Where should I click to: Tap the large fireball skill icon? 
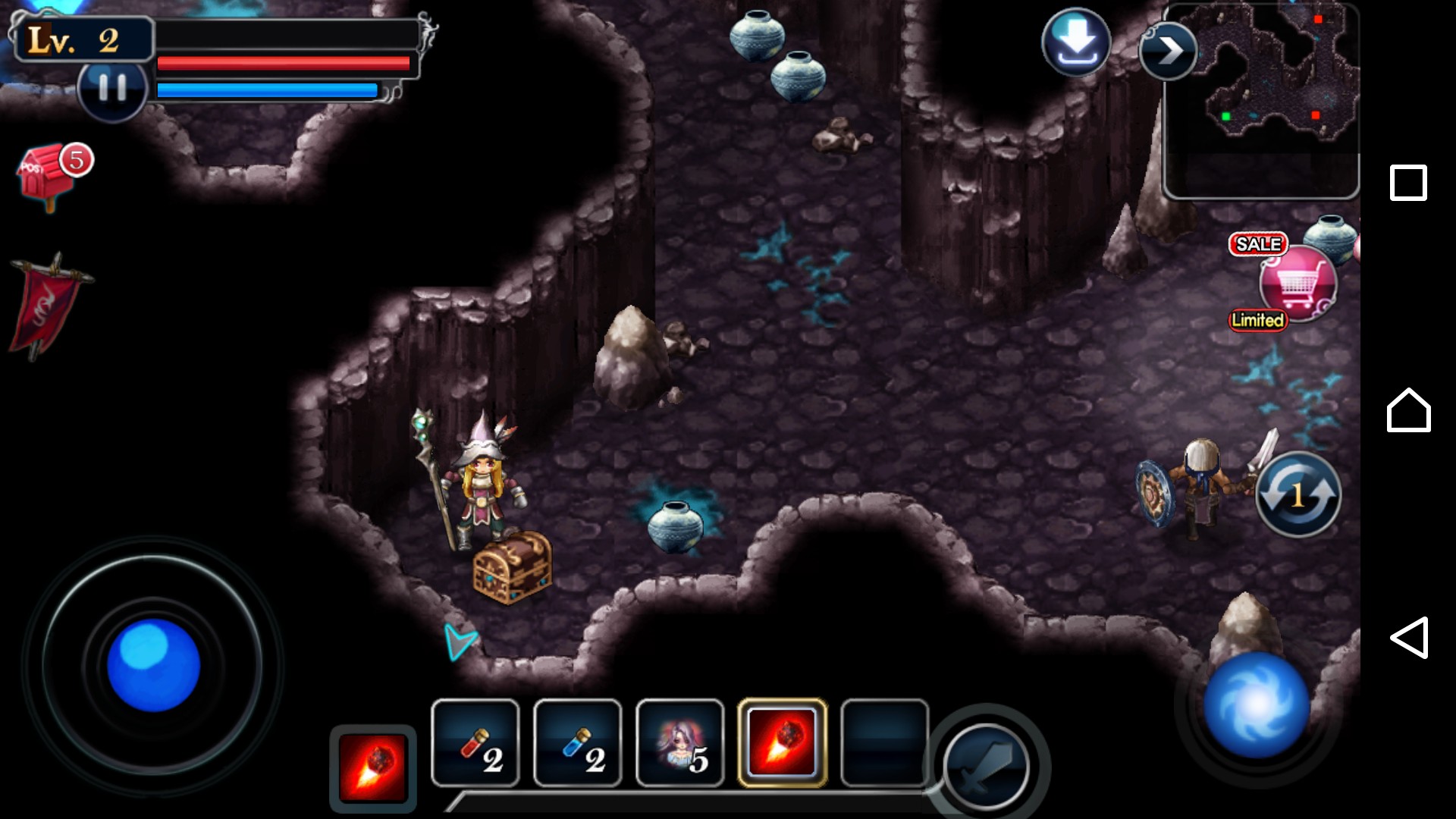[372, 767]
